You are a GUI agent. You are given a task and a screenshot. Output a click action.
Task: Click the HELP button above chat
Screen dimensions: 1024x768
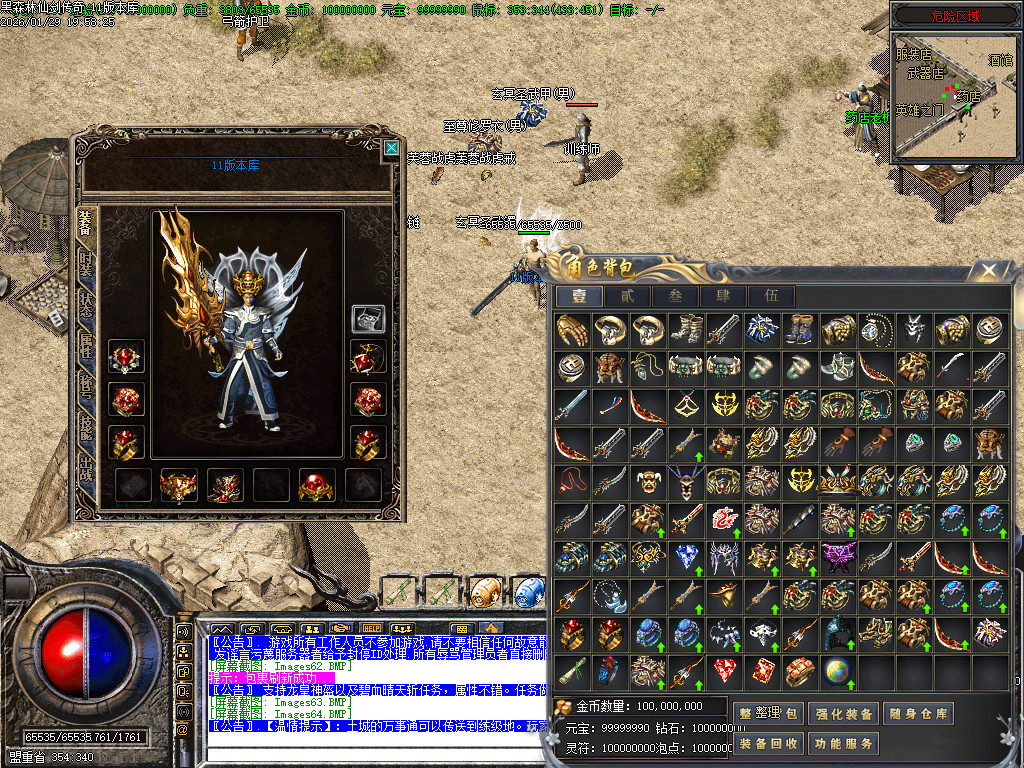pyautogui.click(x=372, y=628)
